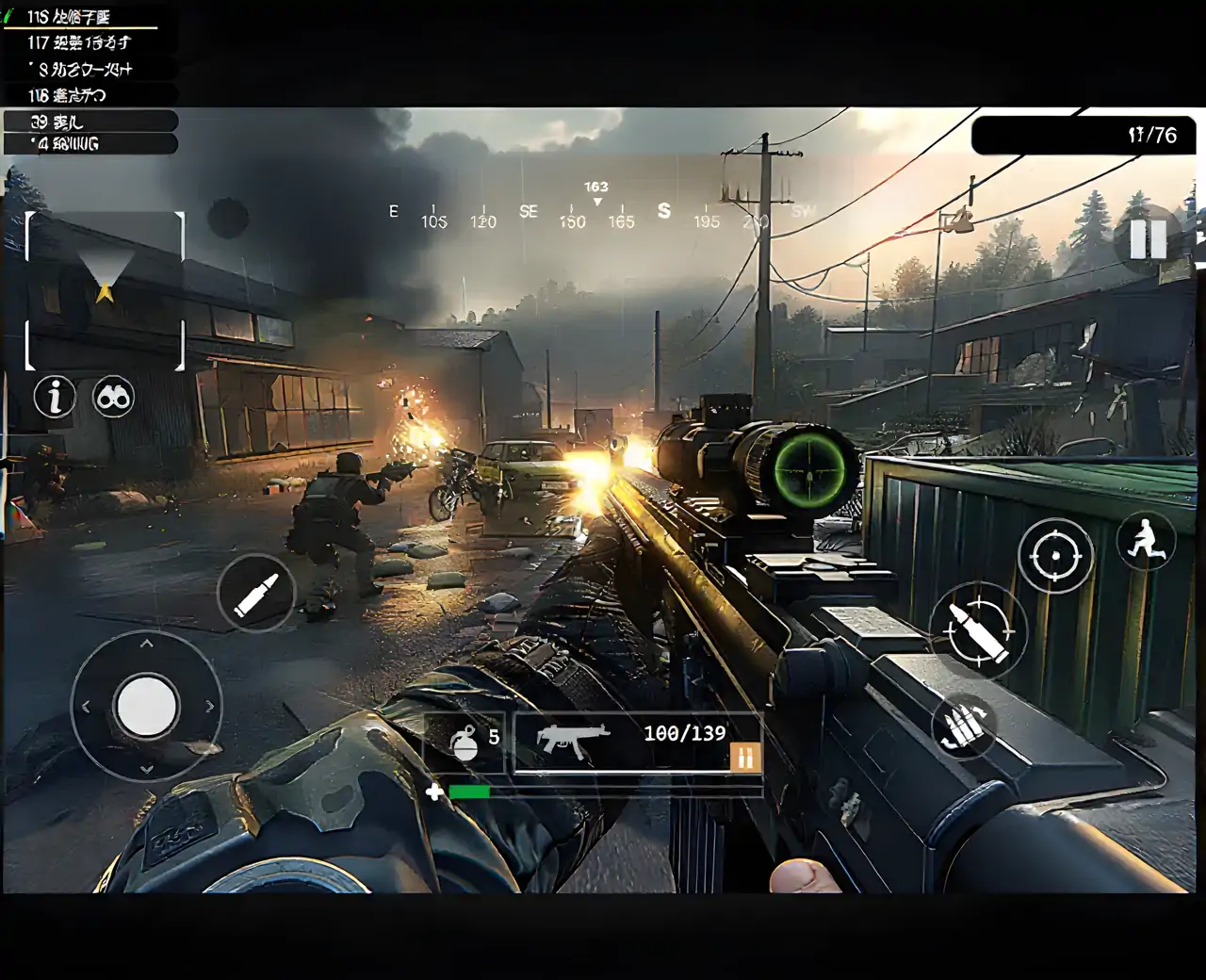
Task: Open the info icon
Action: (55, 397)
